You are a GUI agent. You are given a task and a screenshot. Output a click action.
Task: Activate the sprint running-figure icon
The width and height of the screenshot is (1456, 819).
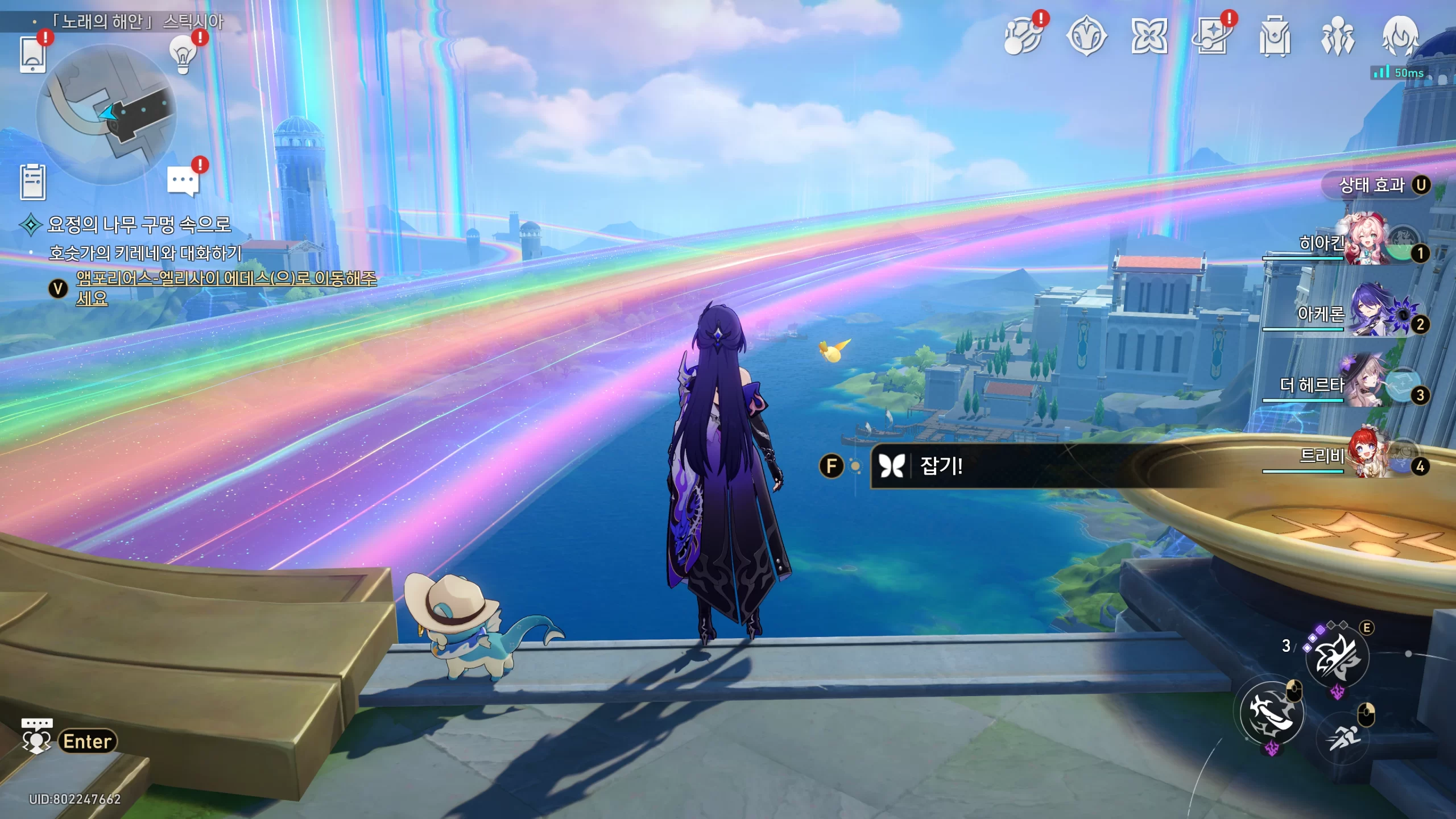(x=1343, y=738)
